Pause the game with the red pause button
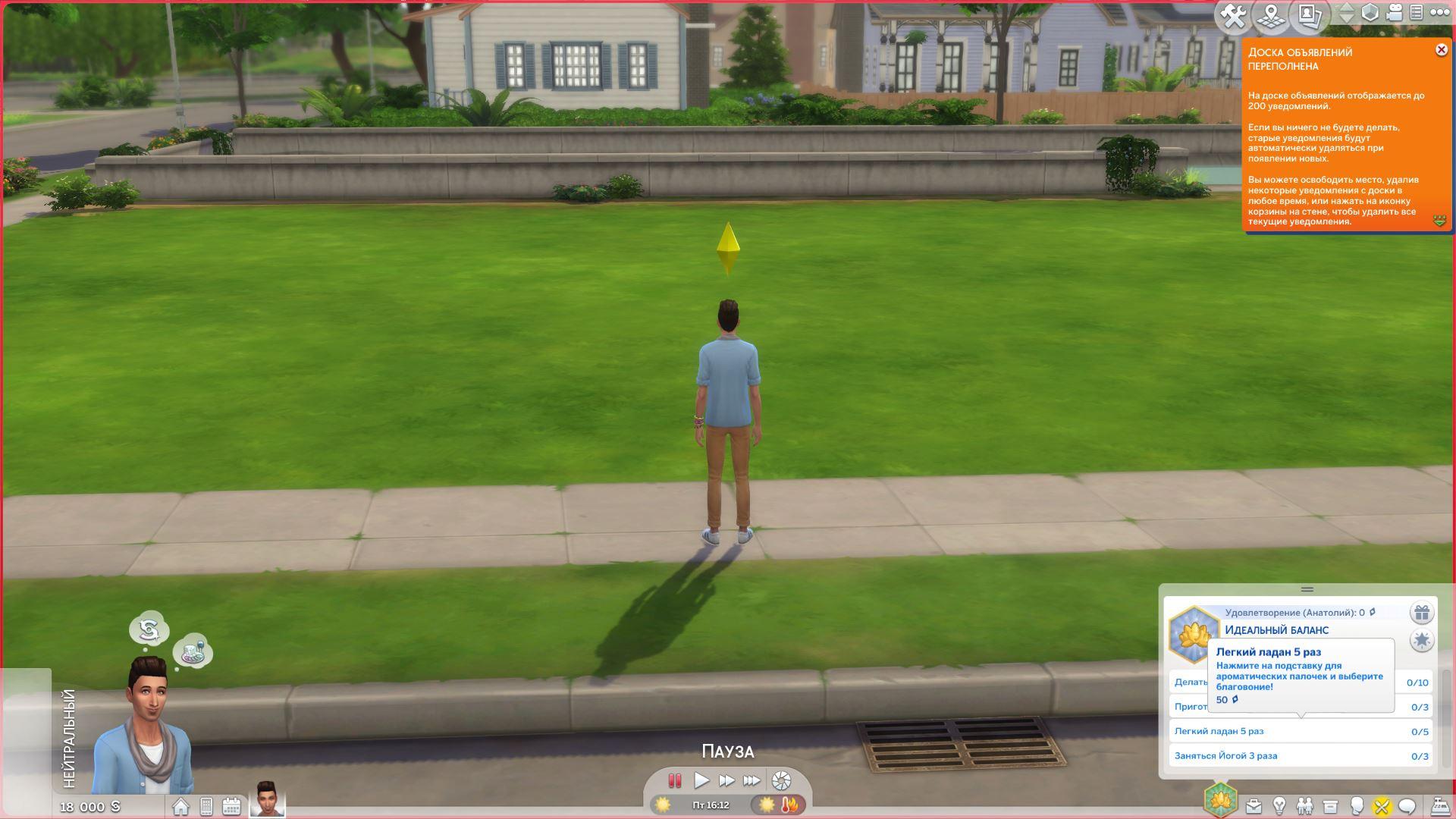This screenshot has height=819, width=1456. click(x=674, y=780)
